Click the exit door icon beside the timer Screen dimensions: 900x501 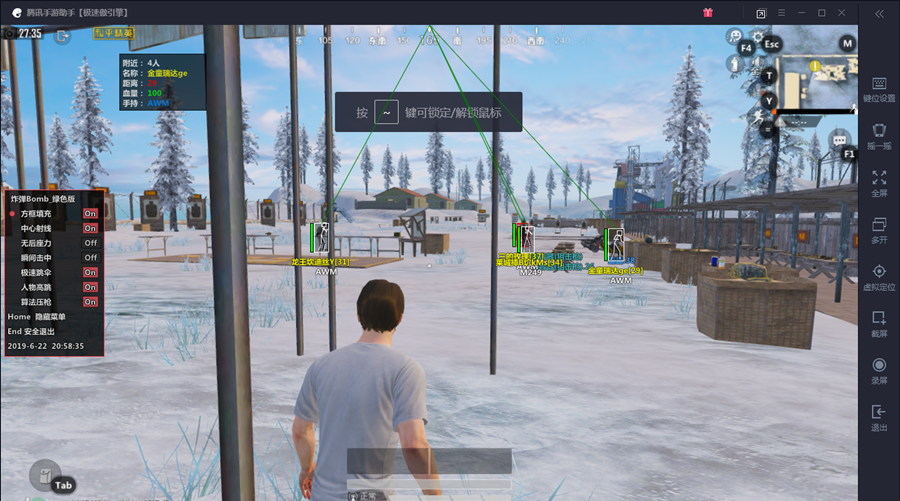tap(62, 36)
